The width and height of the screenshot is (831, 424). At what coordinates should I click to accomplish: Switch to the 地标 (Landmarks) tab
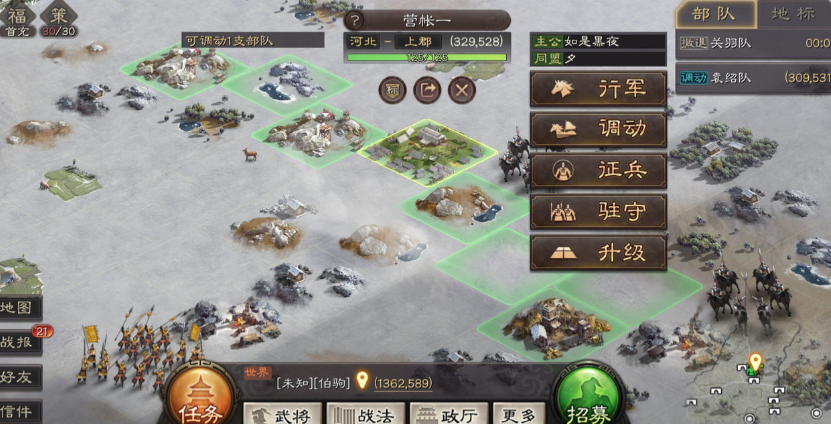point(793,14)
